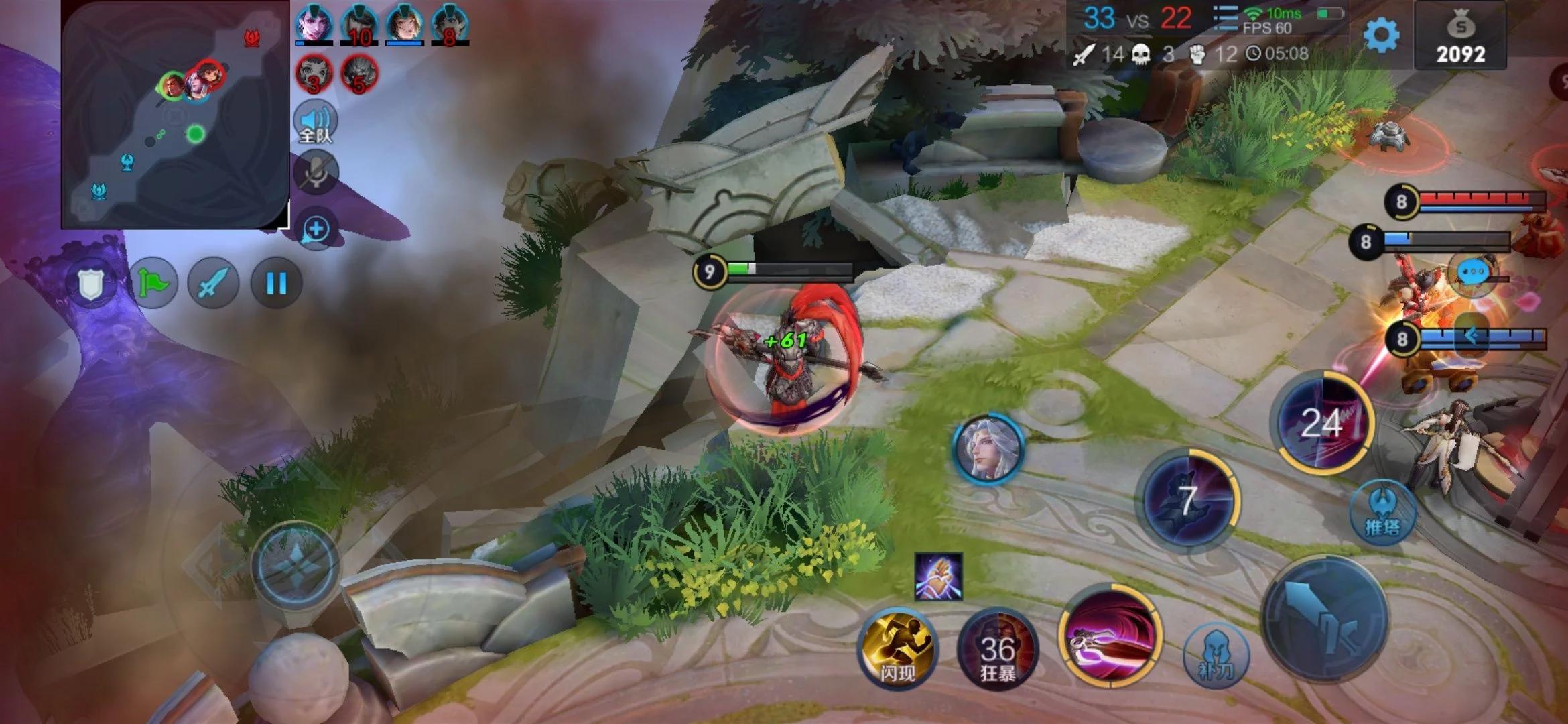Send the shield defend signal
1568x724 pixels.
(x=91, y=284)
